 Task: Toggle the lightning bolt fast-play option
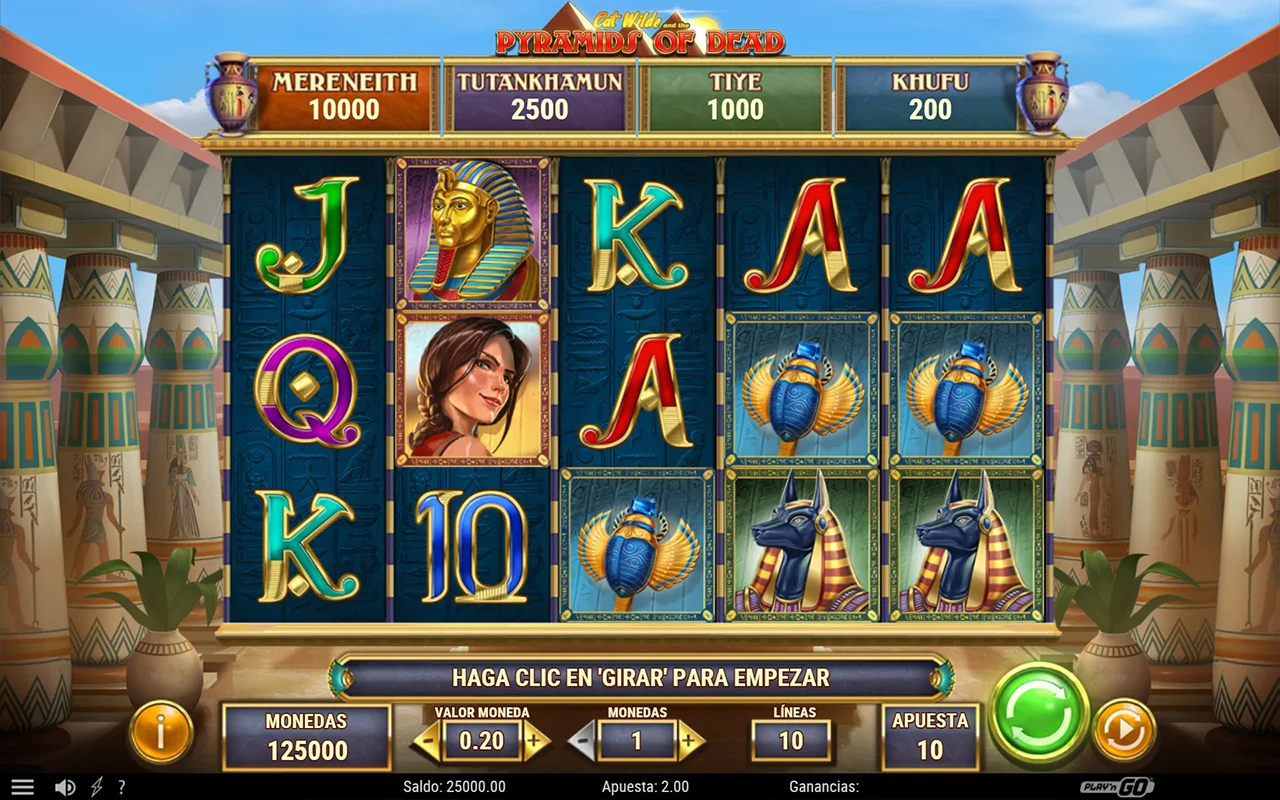[x=96, y=787]
